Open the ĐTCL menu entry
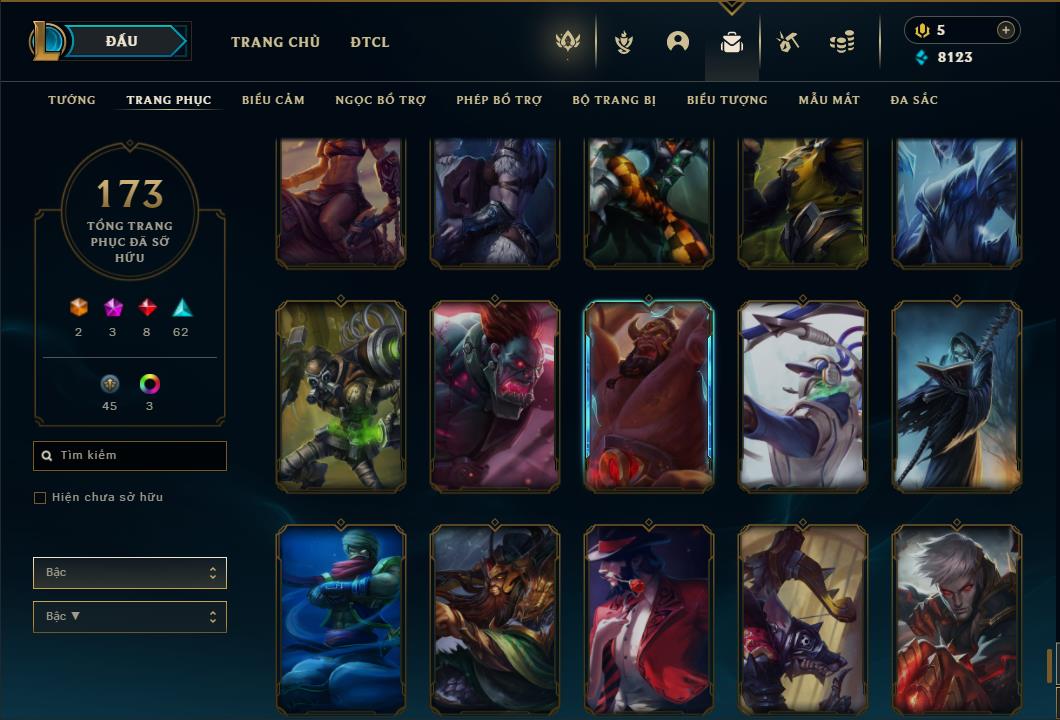The height and width of the screenshot is (720, 1060). 370,42
